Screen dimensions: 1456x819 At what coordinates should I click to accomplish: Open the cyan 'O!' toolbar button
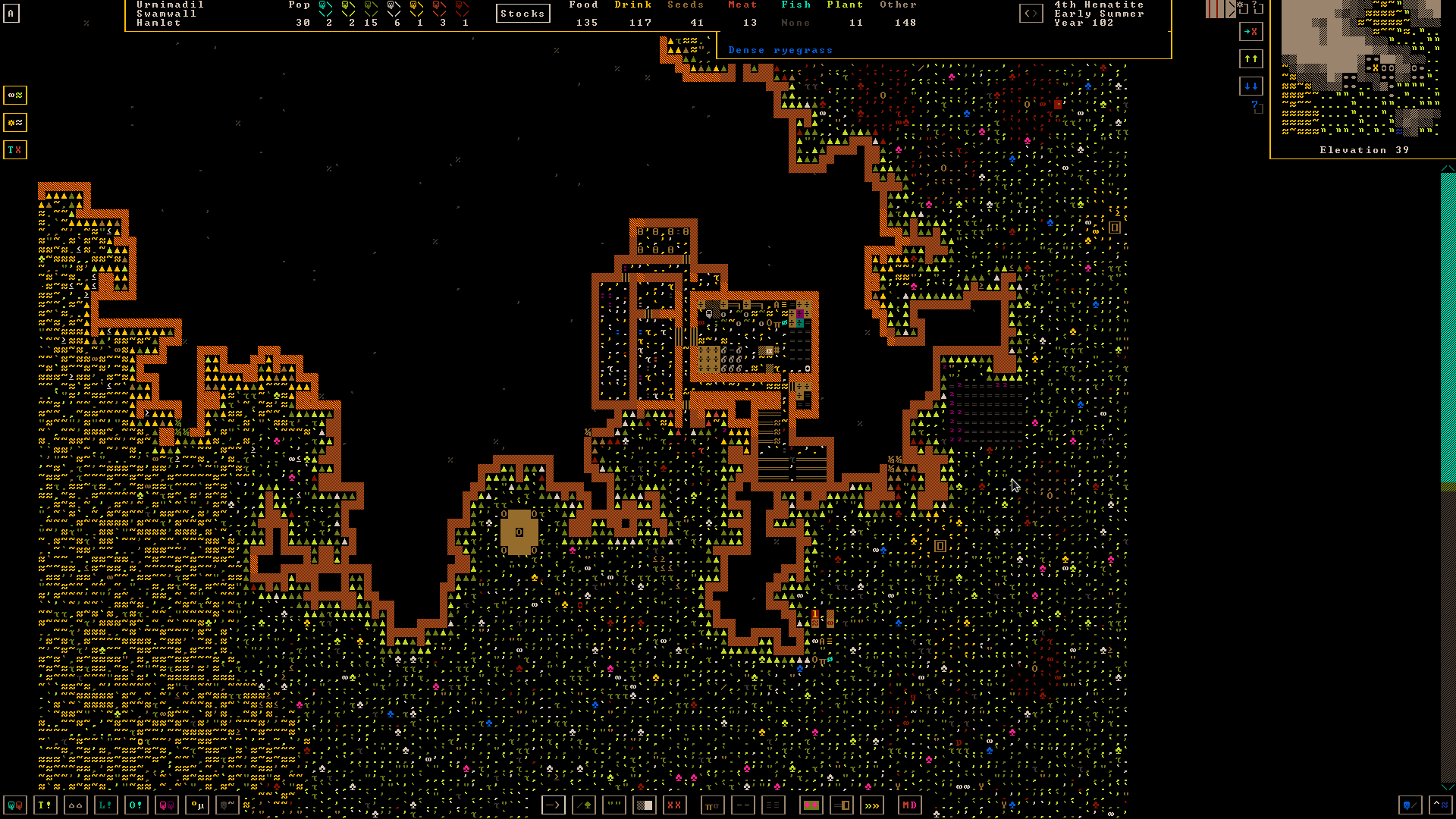click(136, 805)
